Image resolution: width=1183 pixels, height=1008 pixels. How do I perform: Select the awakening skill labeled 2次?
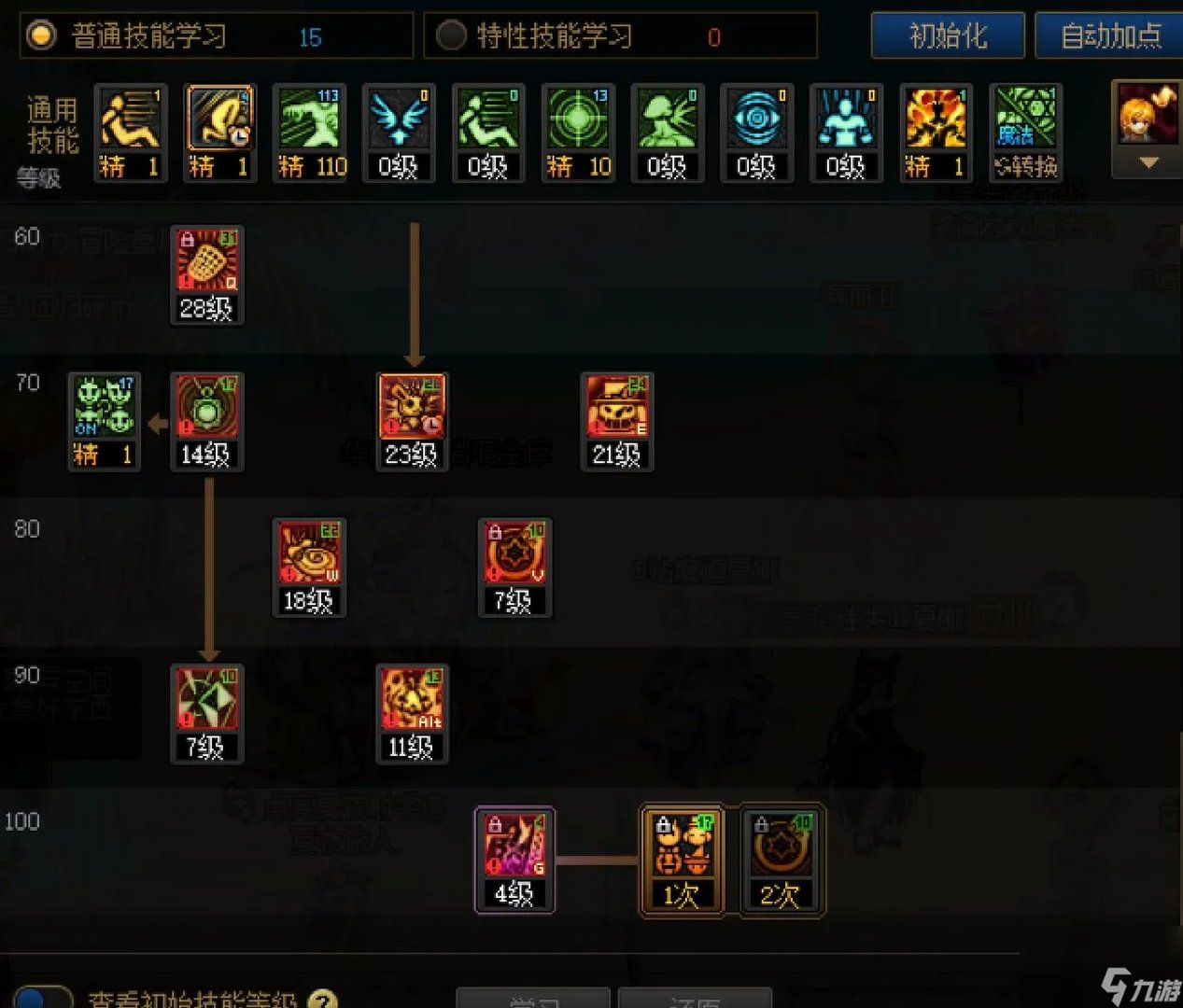(782, 847)
